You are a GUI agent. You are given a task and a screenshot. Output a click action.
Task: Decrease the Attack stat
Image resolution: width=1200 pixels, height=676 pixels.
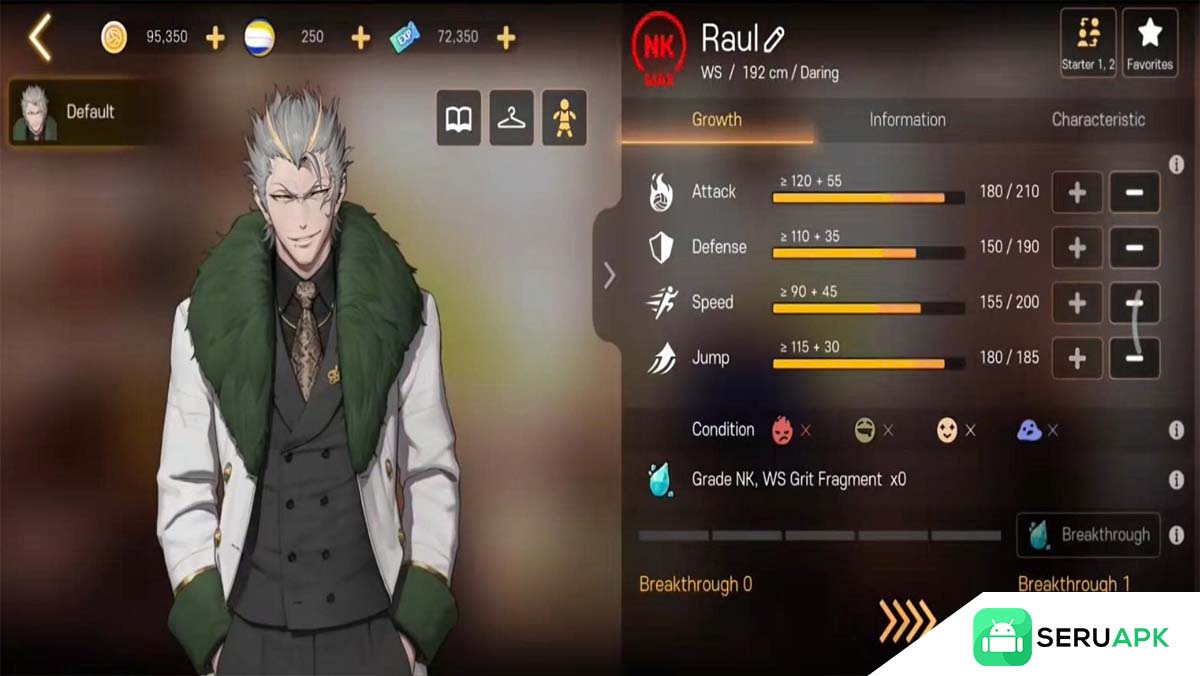(x=1135, y=192)
